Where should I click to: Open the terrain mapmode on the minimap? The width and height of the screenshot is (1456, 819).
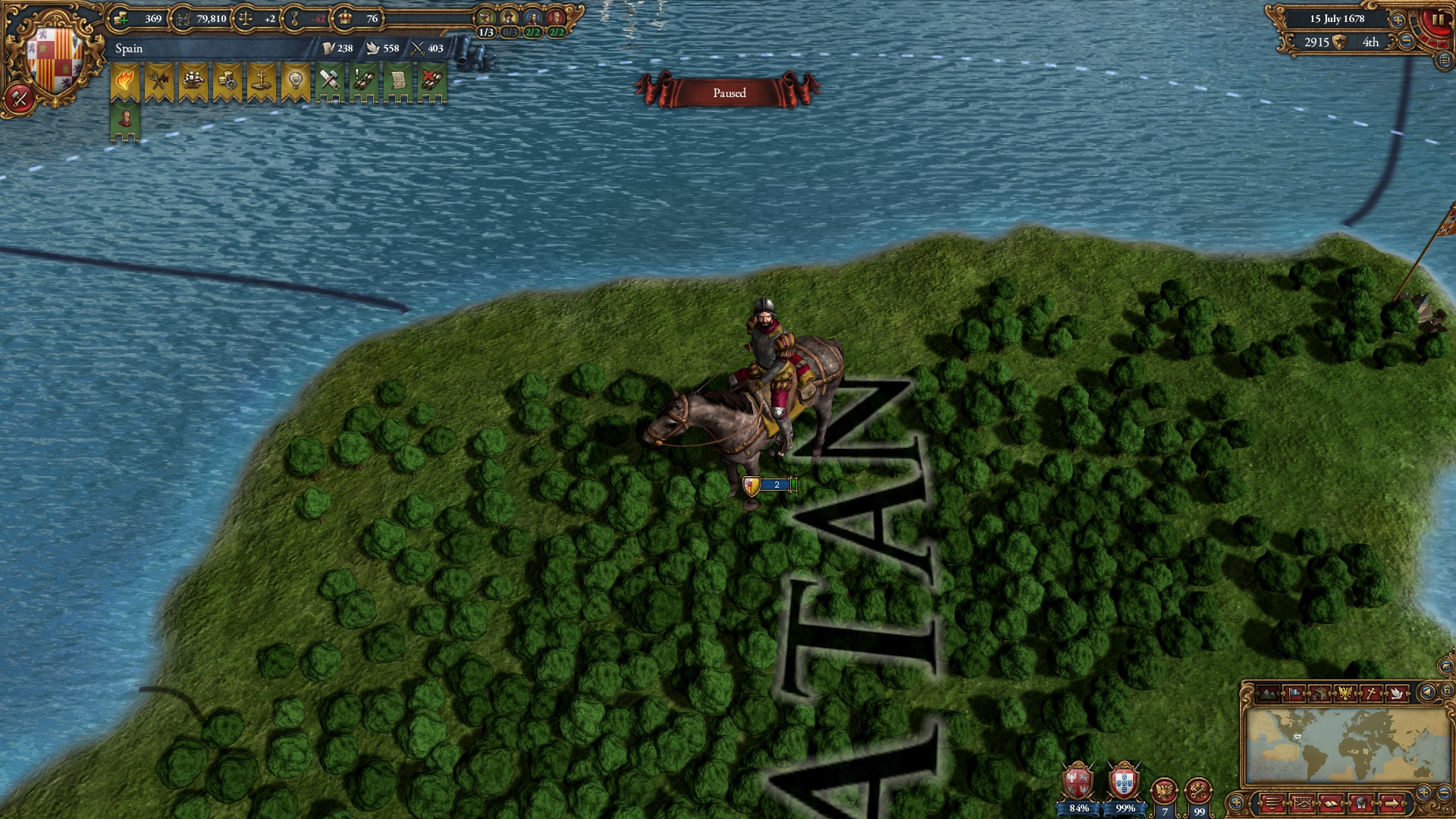coord(1267,692)
